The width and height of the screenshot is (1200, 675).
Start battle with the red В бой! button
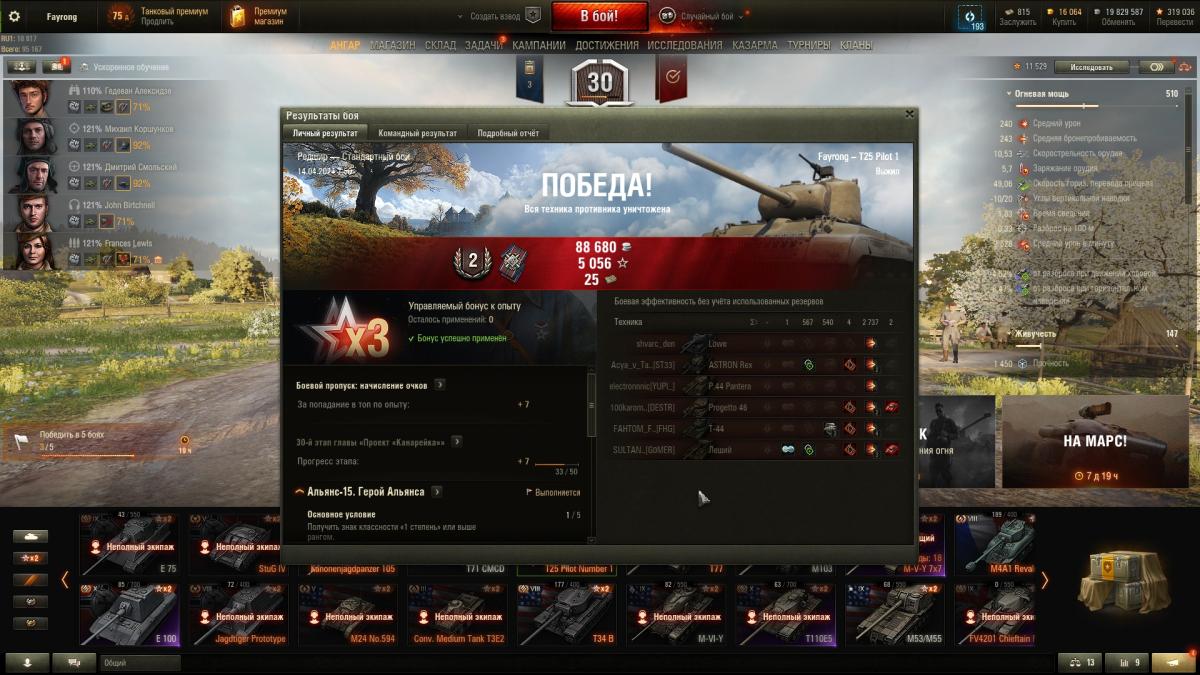tap(599, 16)
